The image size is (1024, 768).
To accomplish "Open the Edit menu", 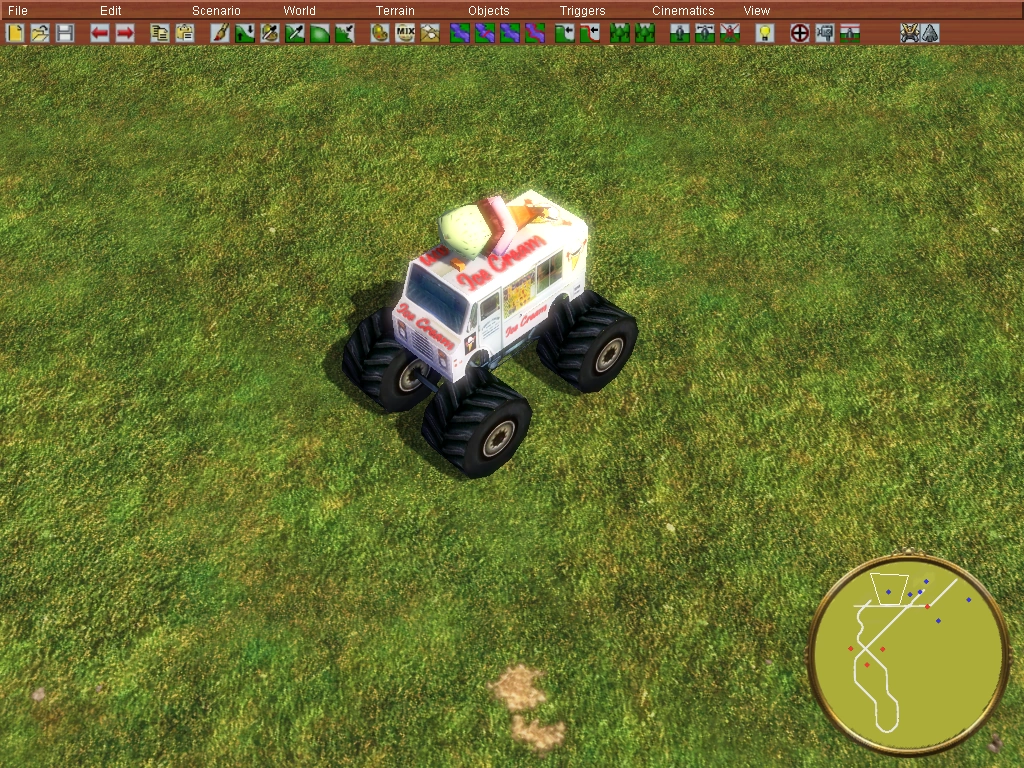I will [x=110, y=11].
